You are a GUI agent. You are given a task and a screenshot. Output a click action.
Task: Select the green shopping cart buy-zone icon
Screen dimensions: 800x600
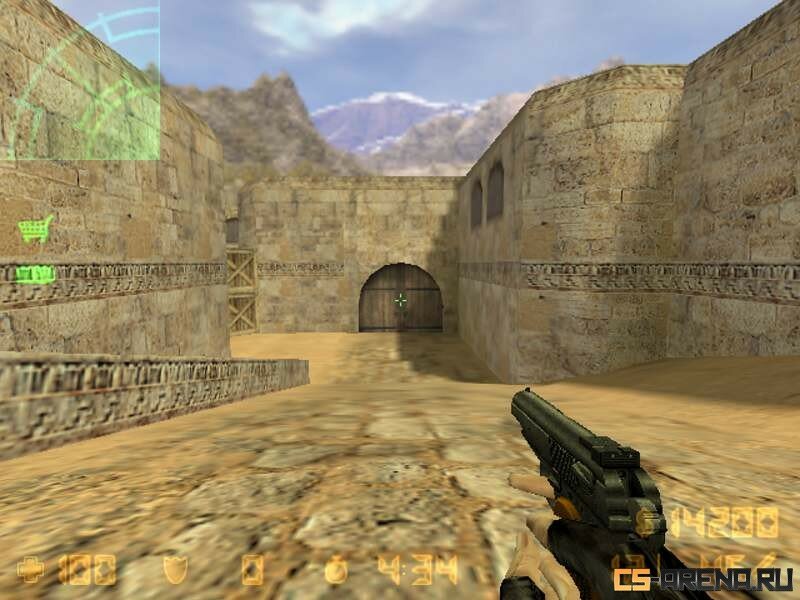point(35,230)
